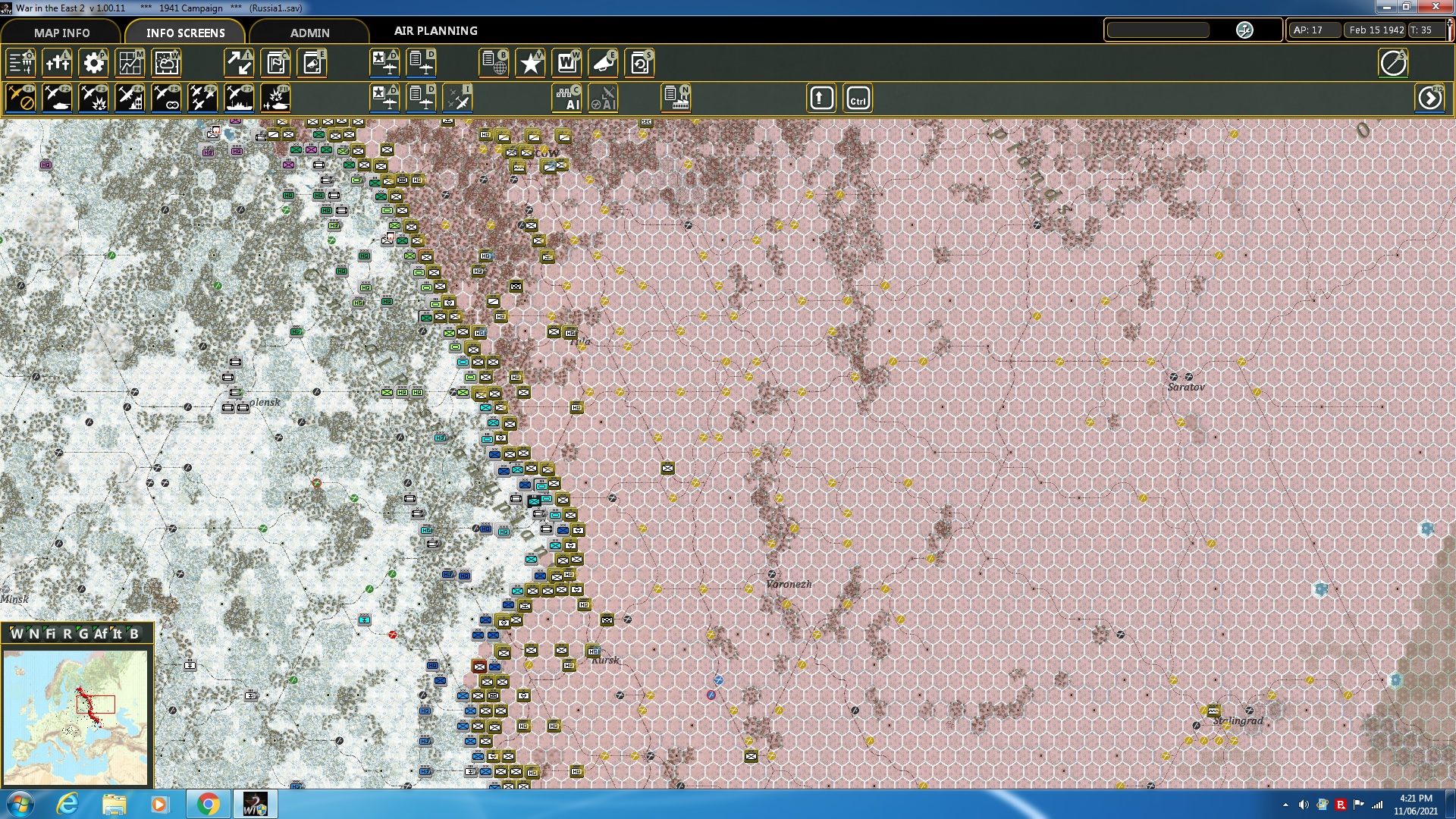Select the Naval Patrol air directive (F7)

click(239, 97)
